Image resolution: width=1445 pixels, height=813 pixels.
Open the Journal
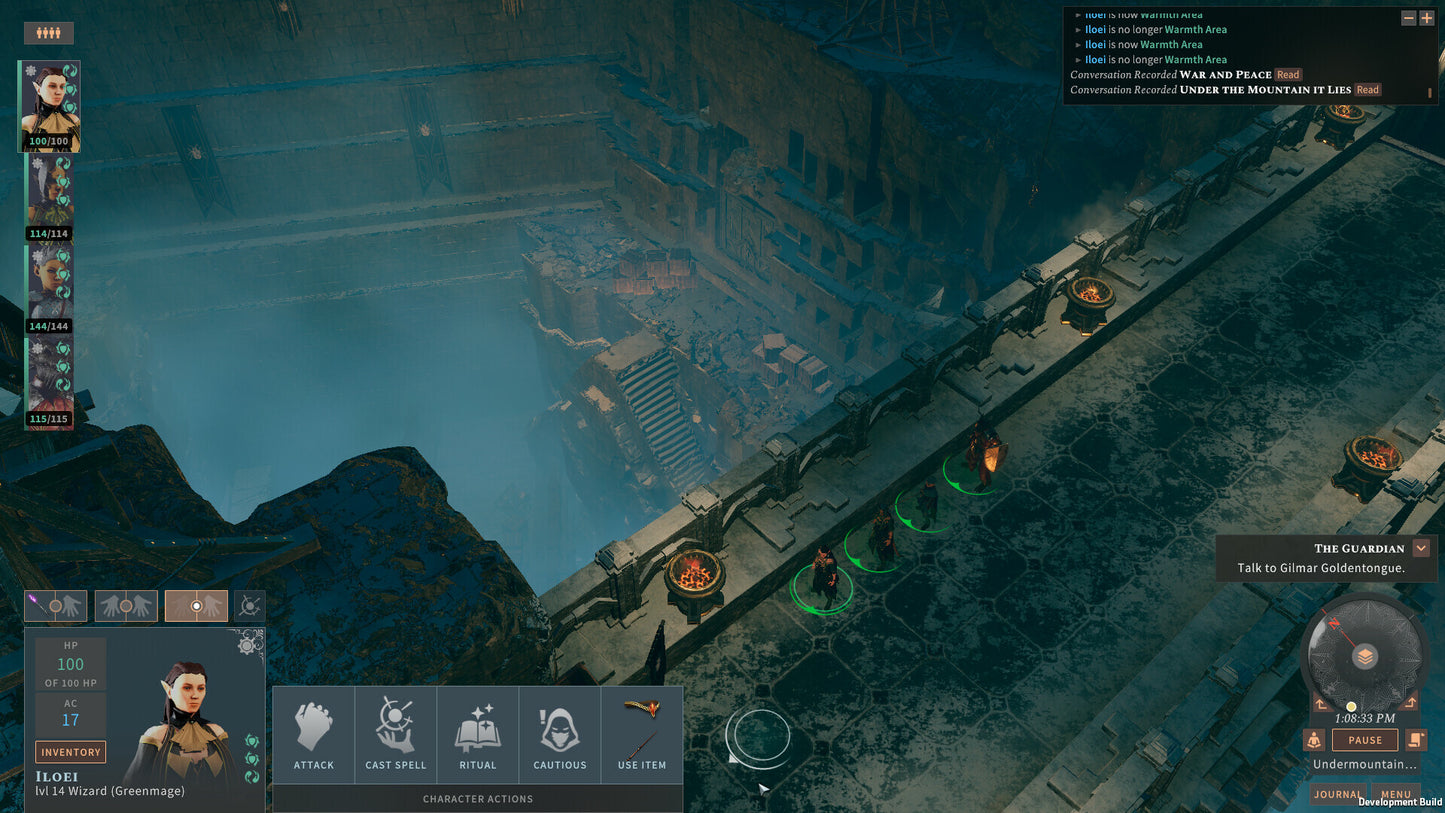tap(1338, 793)
